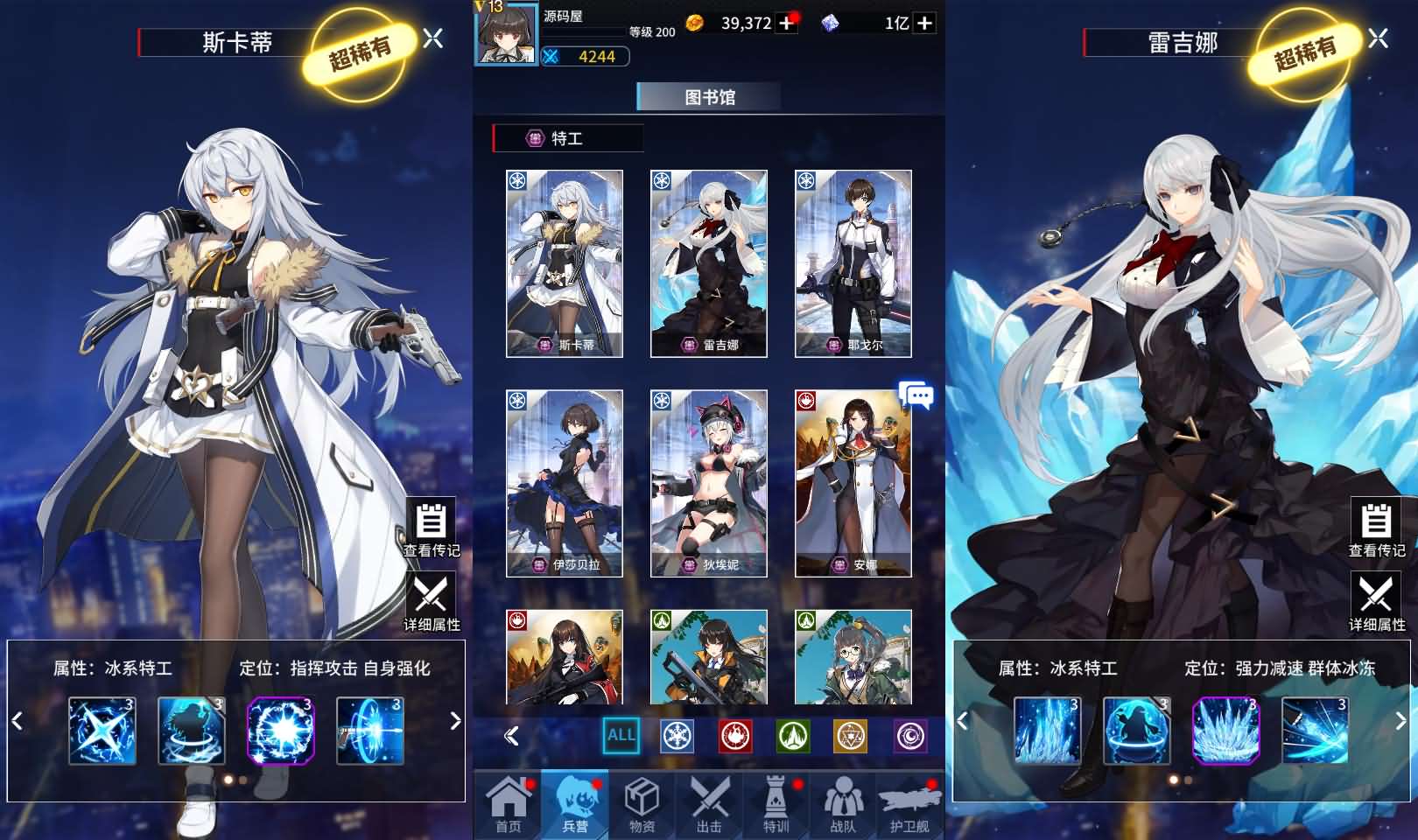The height and width of the screenshot is (840, 1418).
Task: Open the 特训 chess-rook training icon
Action: [776, 803]
